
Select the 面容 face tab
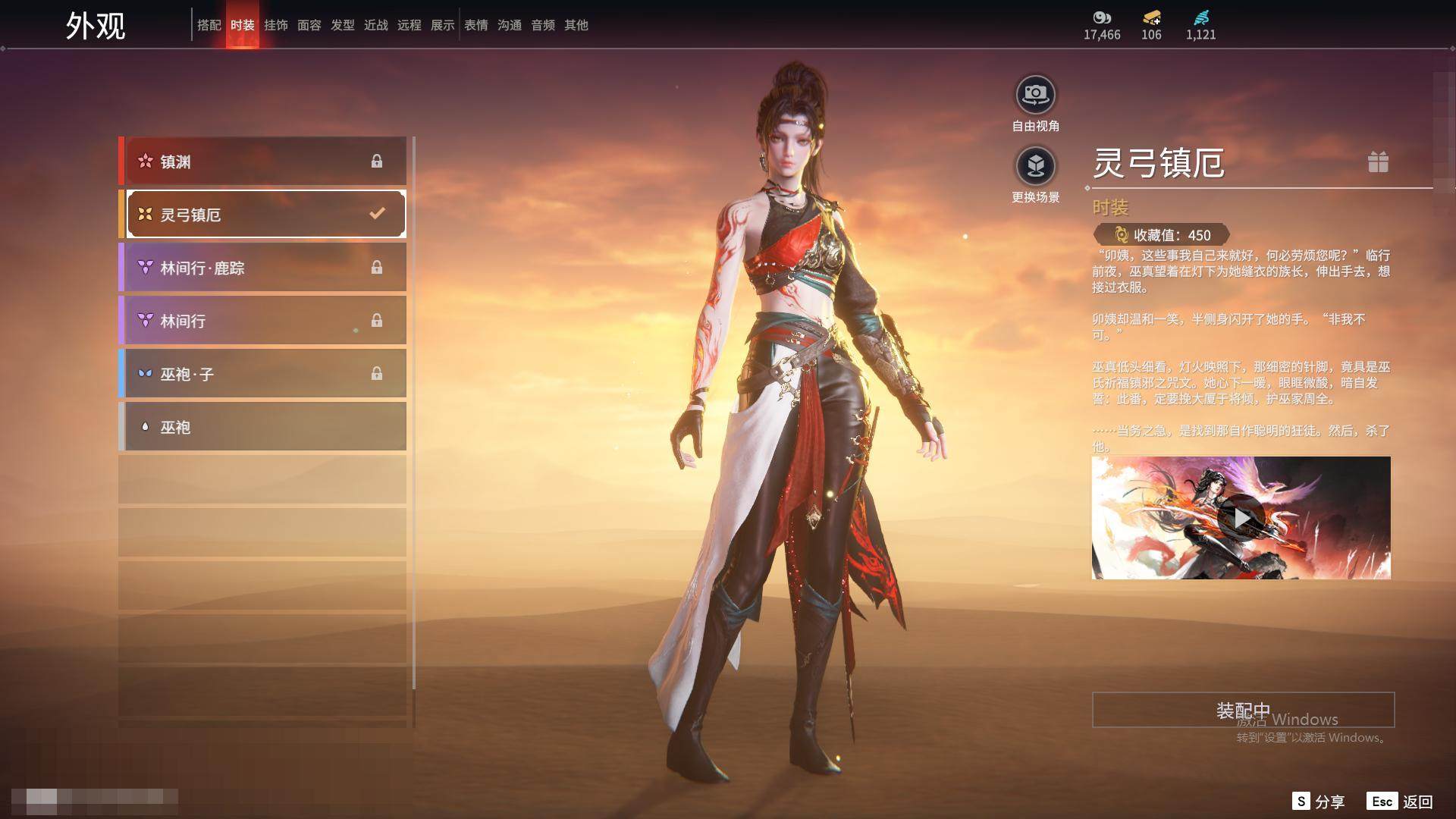(x=309, y=25)
